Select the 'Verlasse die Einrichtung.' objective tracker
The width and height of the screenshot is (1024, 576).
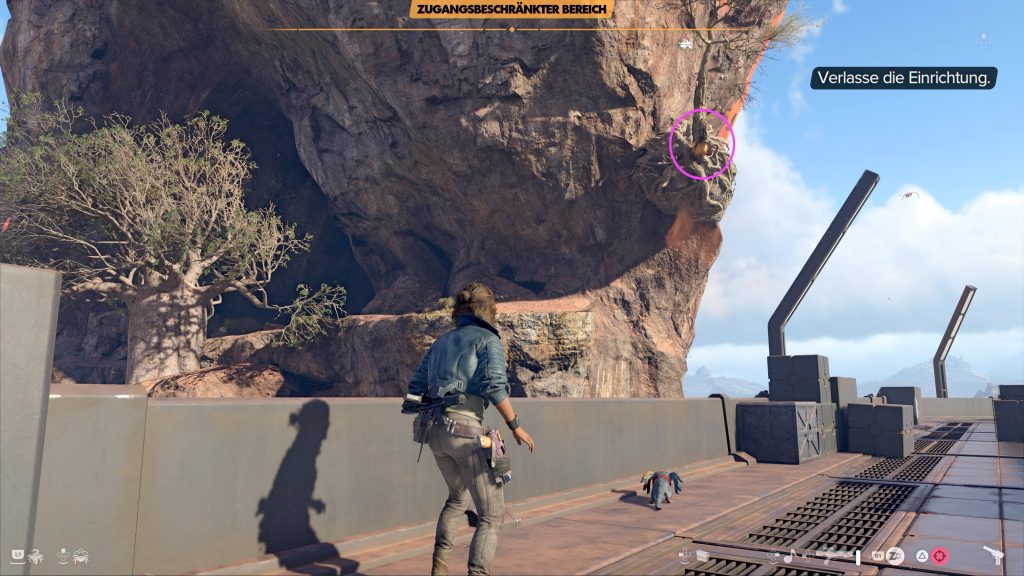coord(904,78)
